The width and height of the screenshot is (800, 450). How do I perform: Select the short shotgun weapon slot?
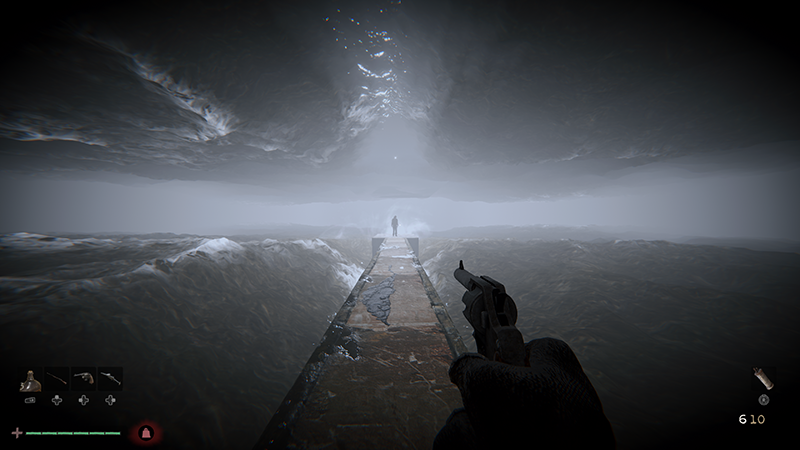tap(109, 380)
